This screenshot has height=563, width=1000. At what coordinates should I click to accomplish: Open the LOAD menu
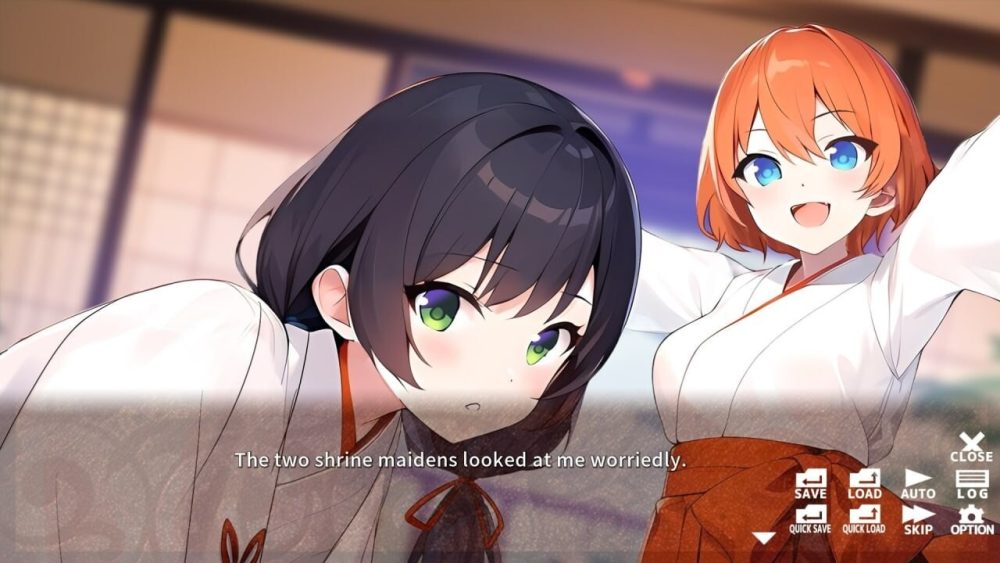pos(864,484)
